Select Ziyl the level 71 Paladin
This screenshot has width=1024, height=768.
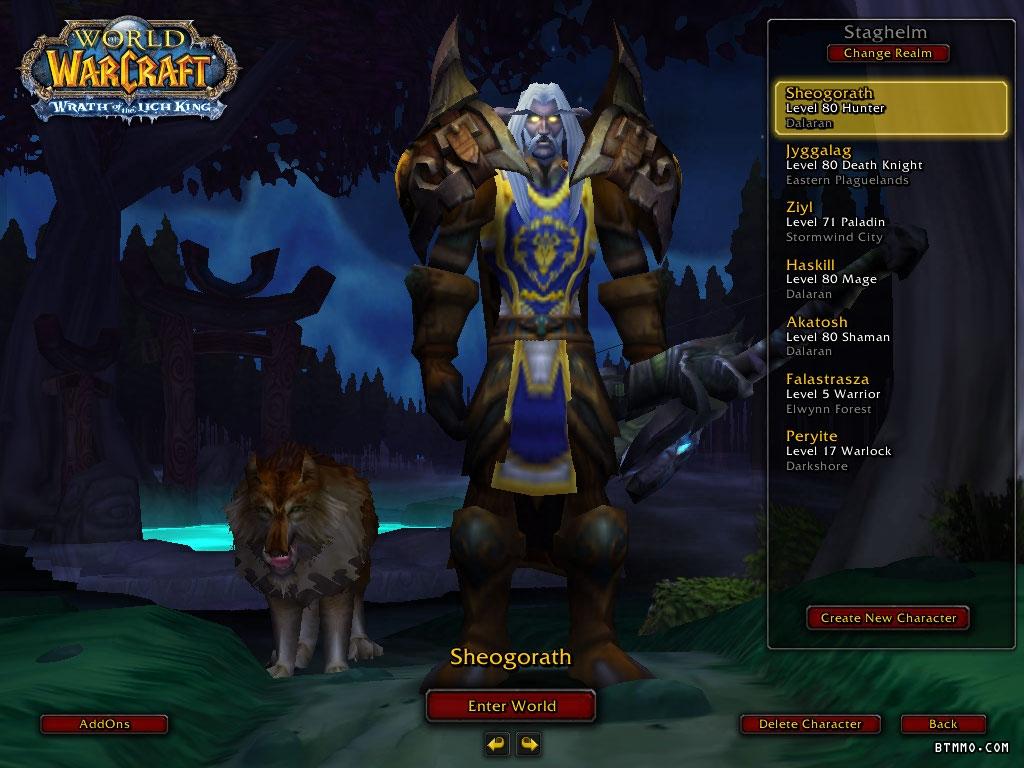[x=891, y=222]
